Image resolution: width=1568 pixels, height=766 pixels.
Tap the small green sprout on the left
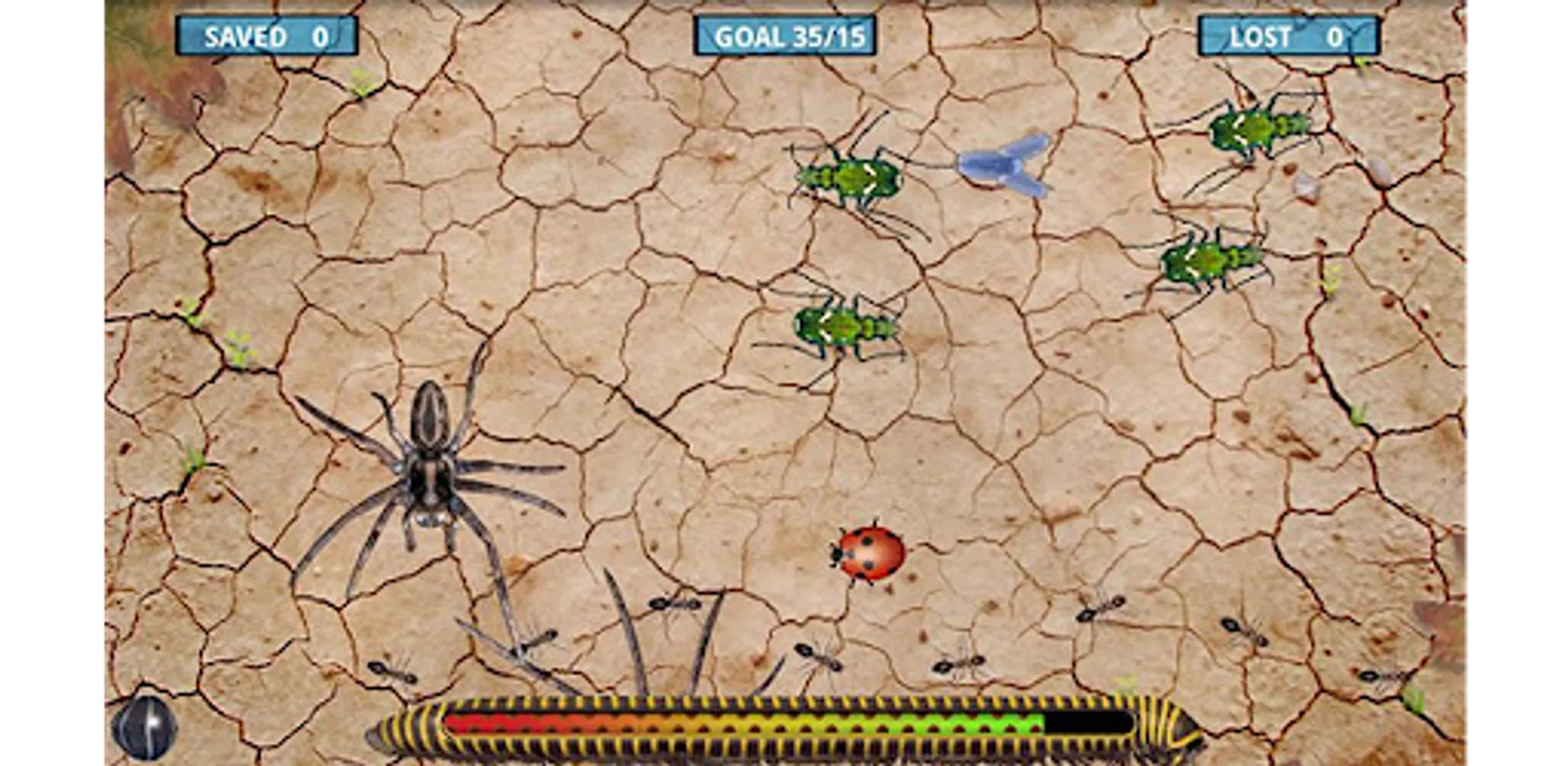pos(238,345)
